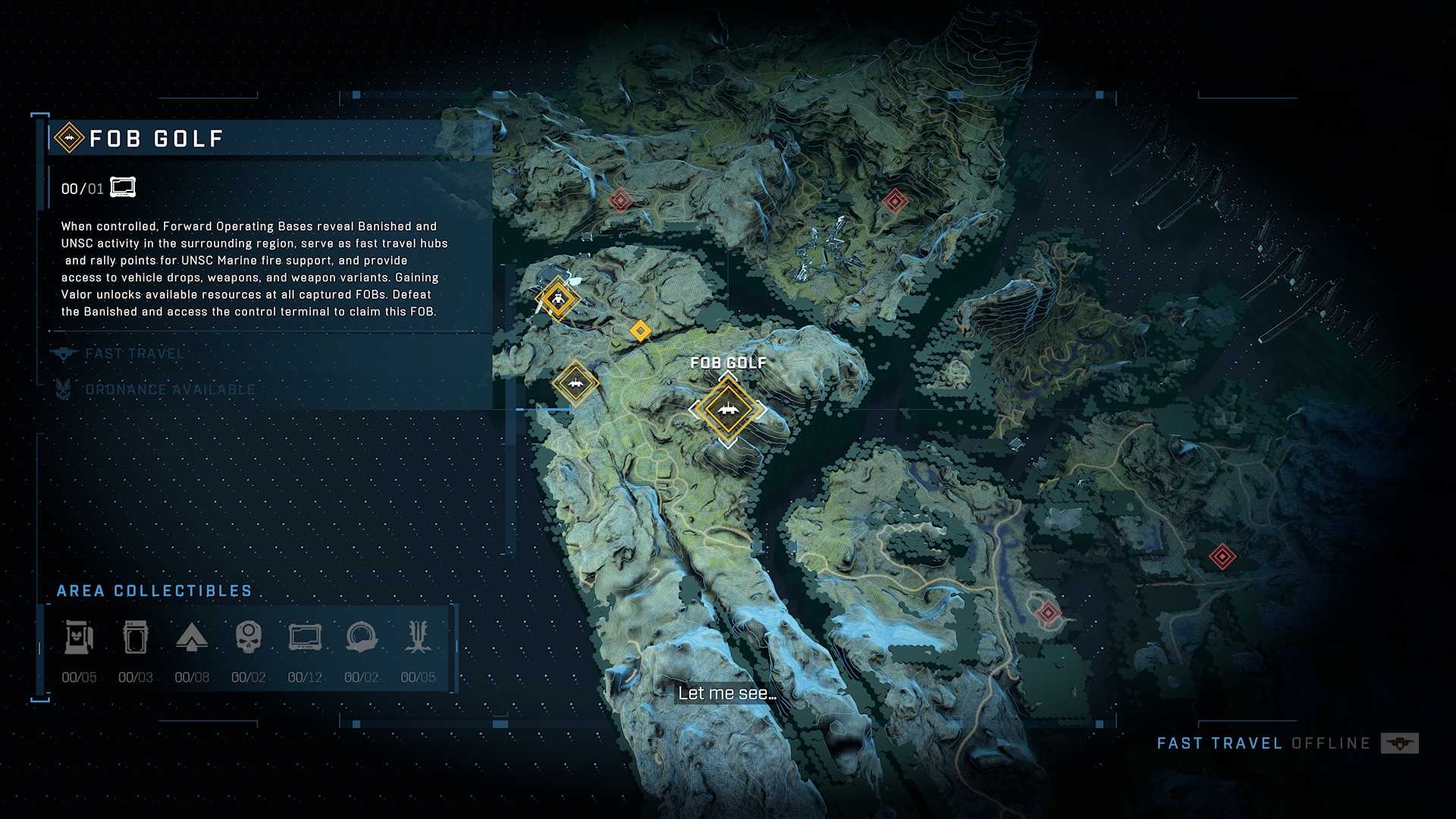Select the small solid yellow diamond objective marker
The height and width of the screenshot is (819, 1456).
click(641, 331)
